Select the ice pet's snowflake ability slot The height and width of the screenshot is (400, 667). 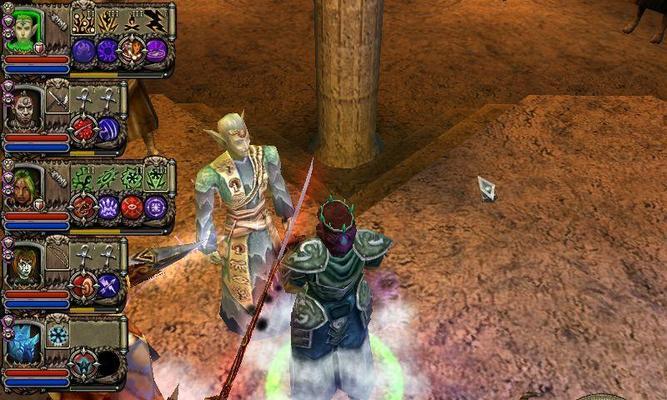(58, 335)
